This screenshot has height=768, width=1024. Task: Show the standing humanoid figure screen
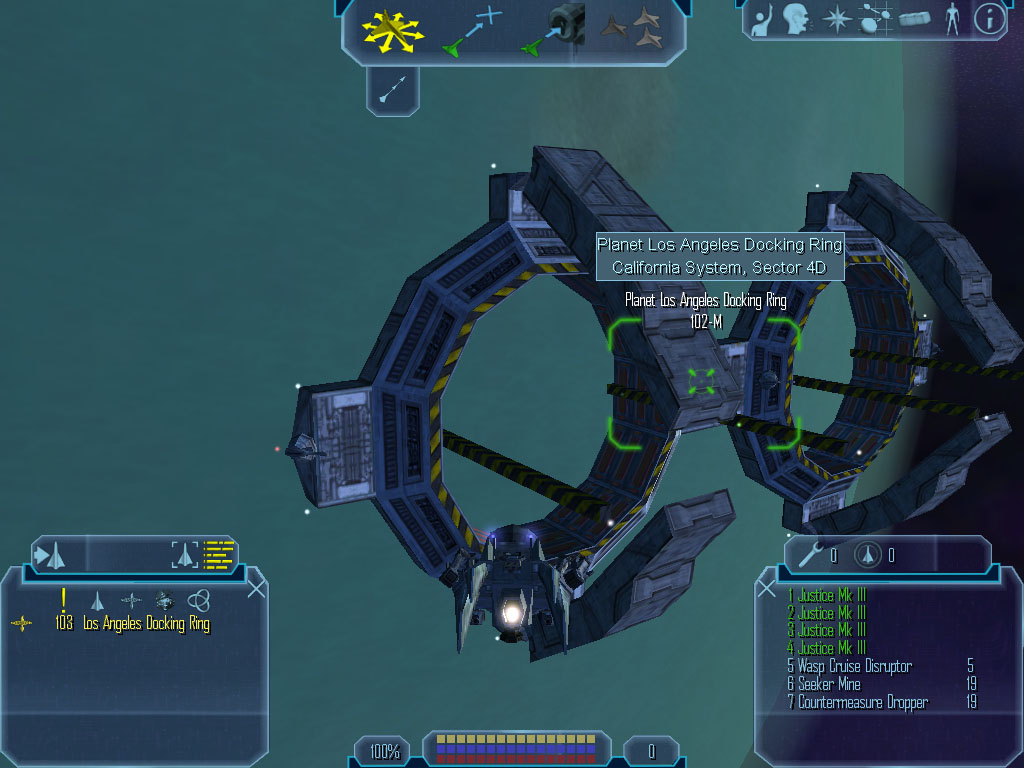coord(952,19)
